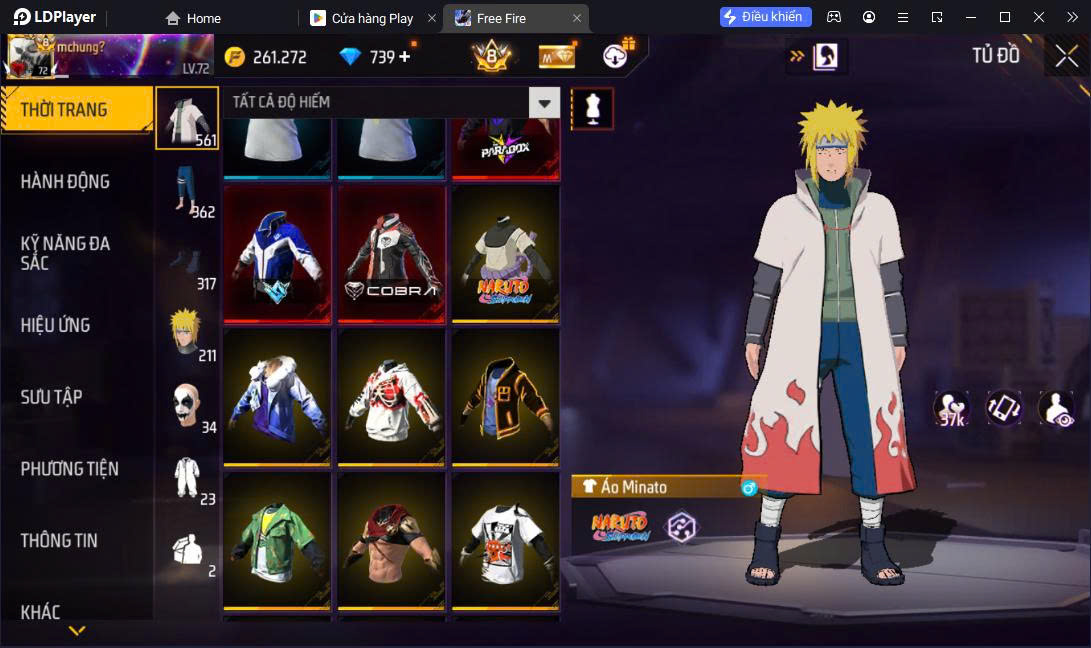
Task: Select the Hiệu Ứng menu entry
Action: 55,325
